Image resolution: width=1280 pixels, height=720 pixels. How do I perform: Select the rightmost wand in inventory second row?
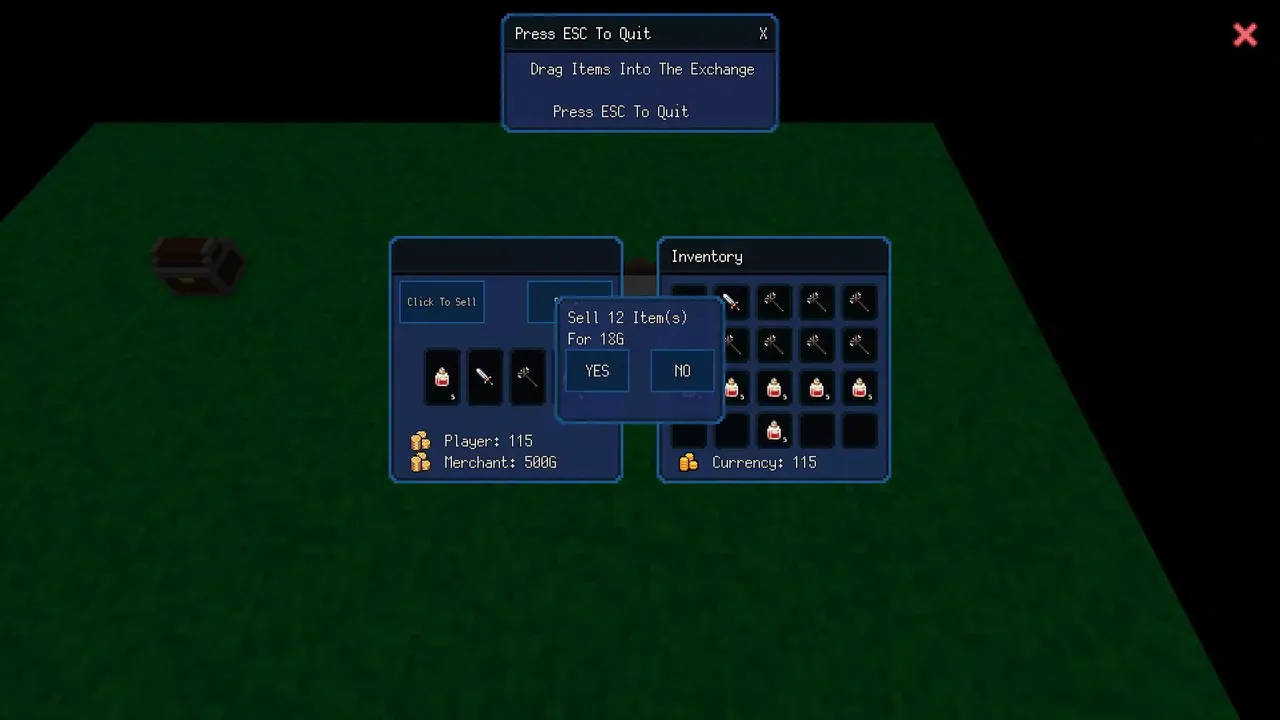coord(860,344)
